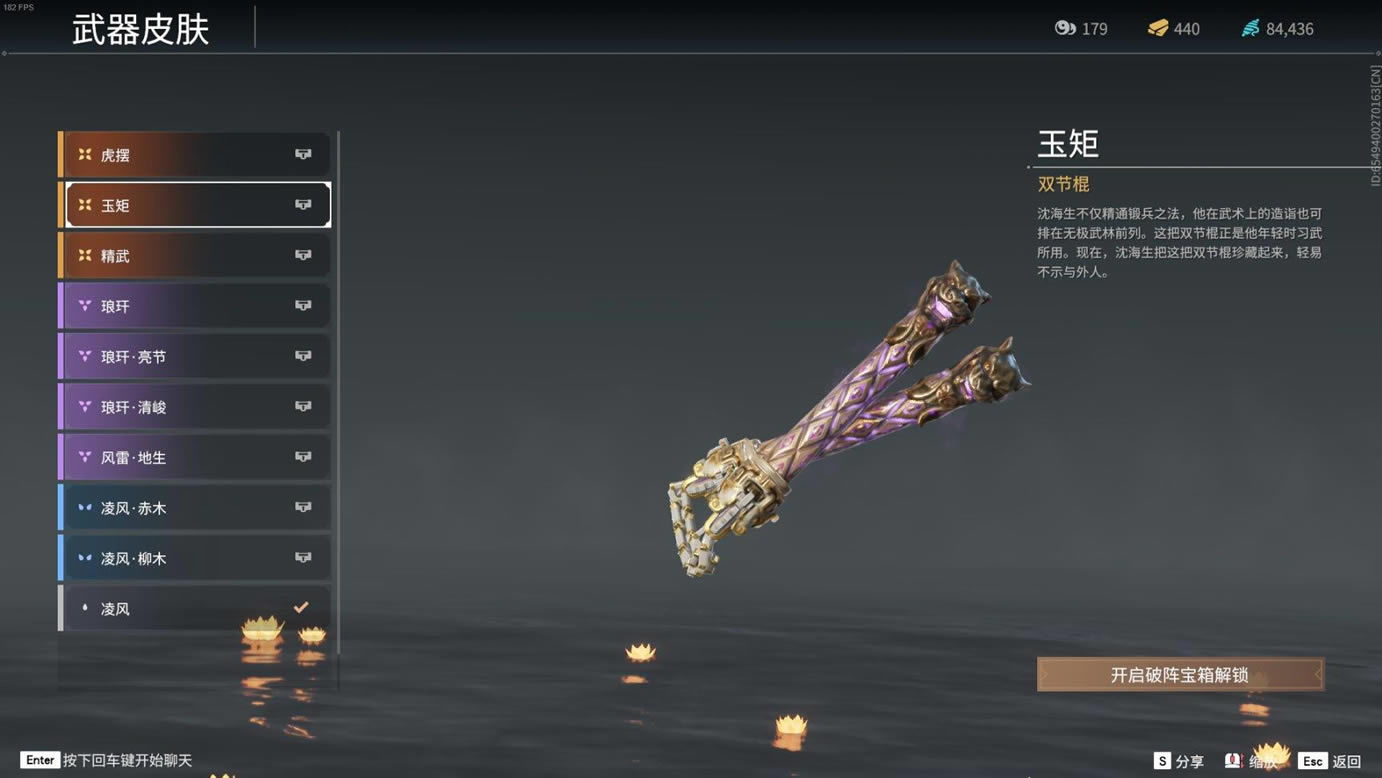The image size is (1382, 778).
Task: Pick the 琅玕 skin row
Action: click(x=196, y=306)
